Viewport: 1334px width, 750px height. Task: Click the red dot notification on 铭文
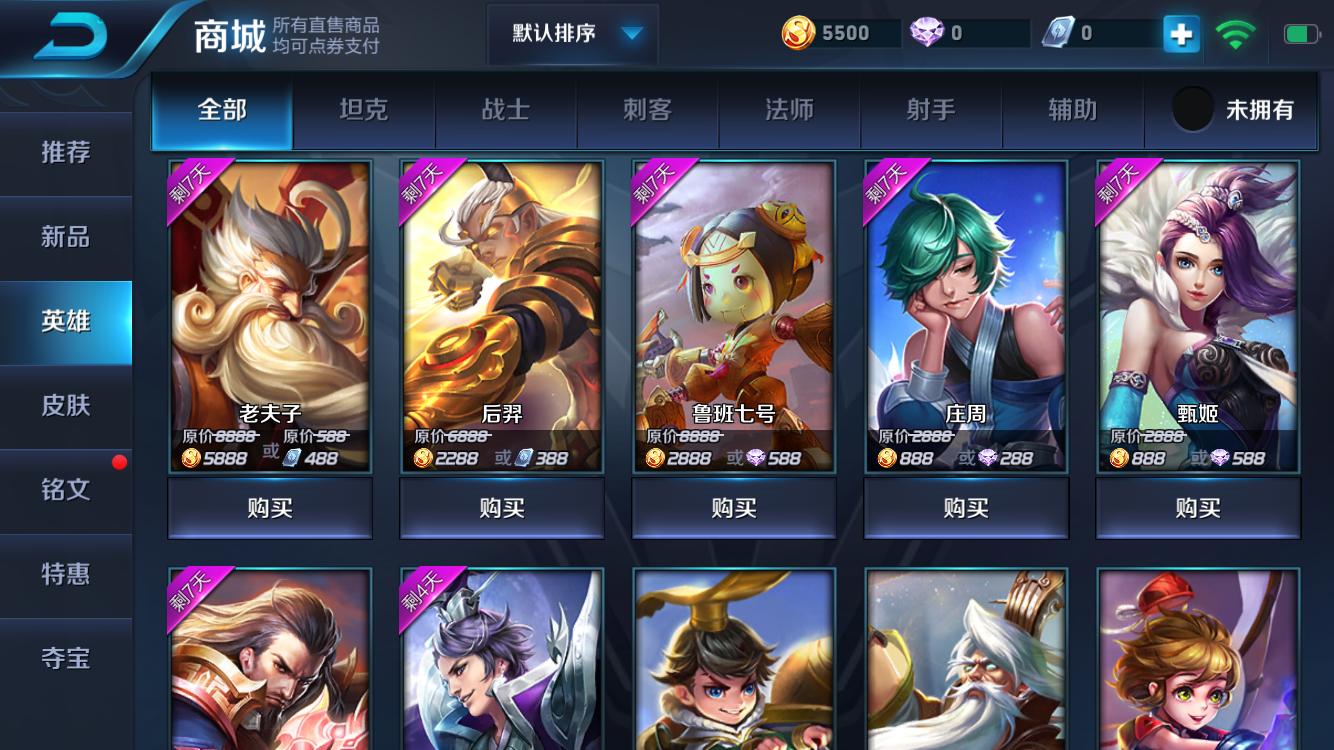(x=120, y=463)
